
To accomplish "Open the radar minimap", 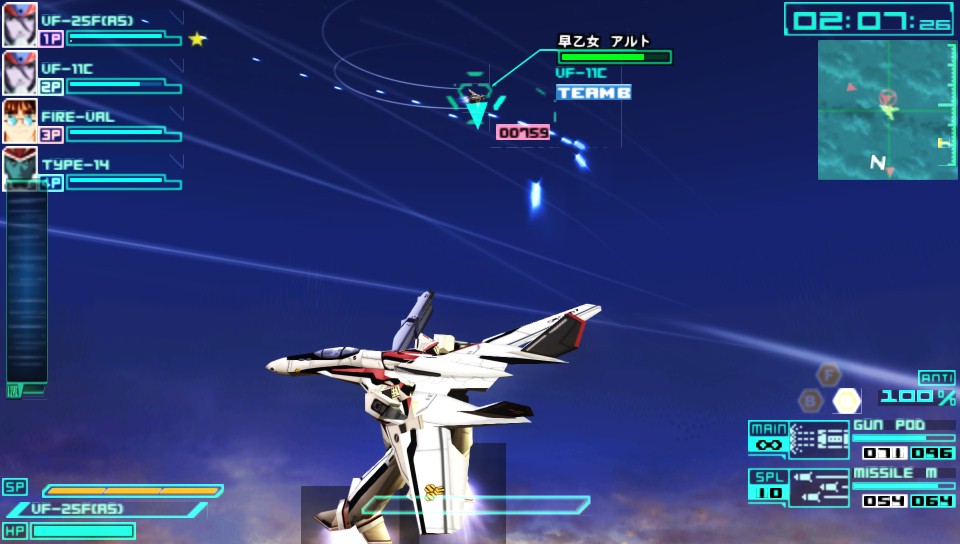I will click(887, 110).
